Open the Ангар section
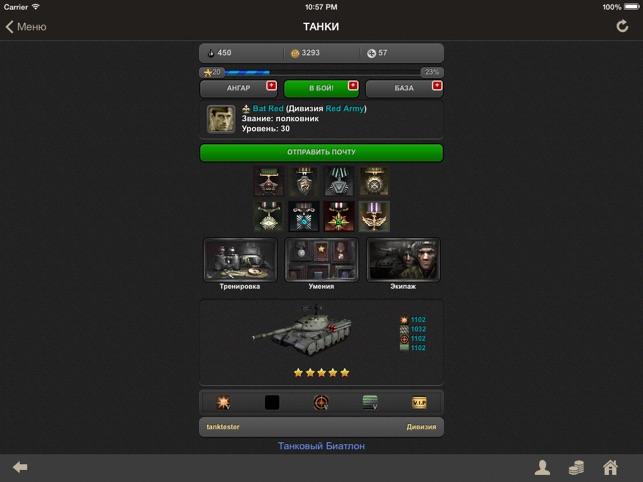 (239, 88)
